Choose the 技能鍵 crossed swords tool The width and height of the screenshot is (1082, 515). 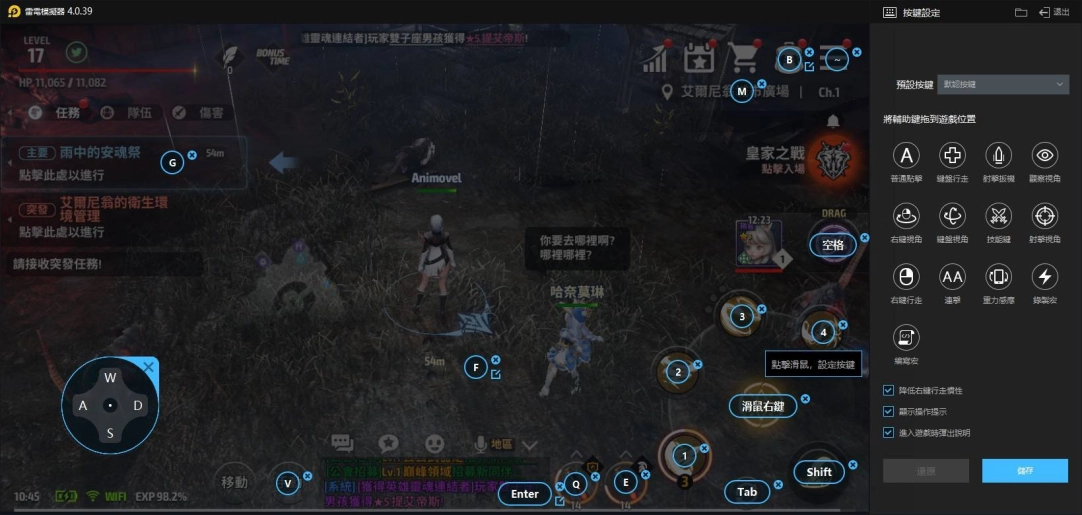pos(999,215)
